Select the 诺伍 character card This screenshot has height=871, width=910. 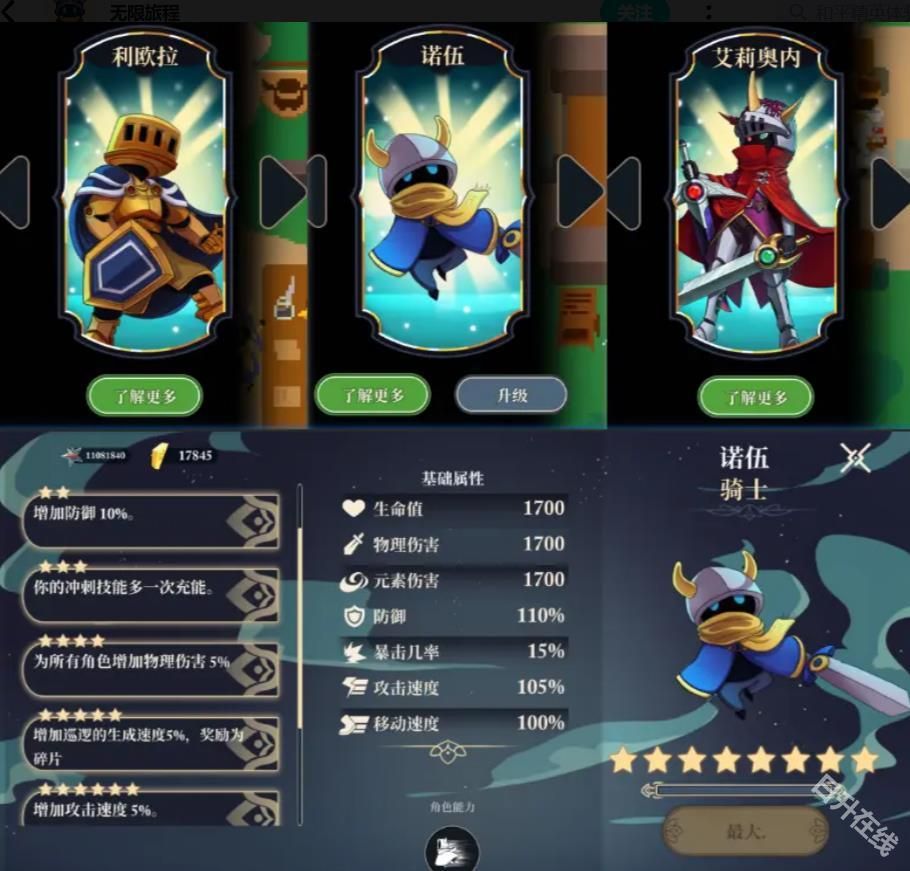441,190
